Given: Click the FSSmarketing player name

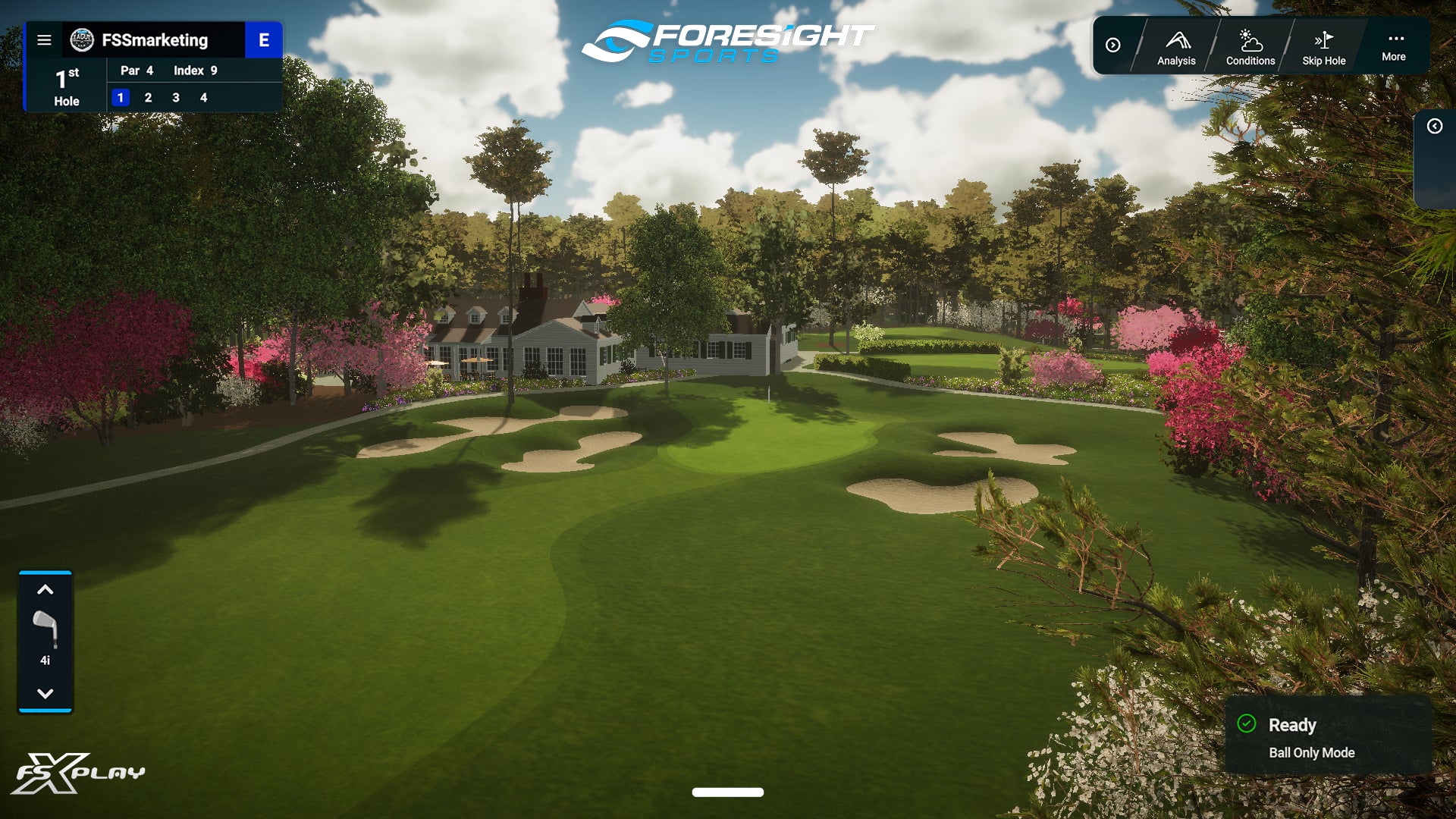Looking at the screenshot, I should click(x=155, y=40).
